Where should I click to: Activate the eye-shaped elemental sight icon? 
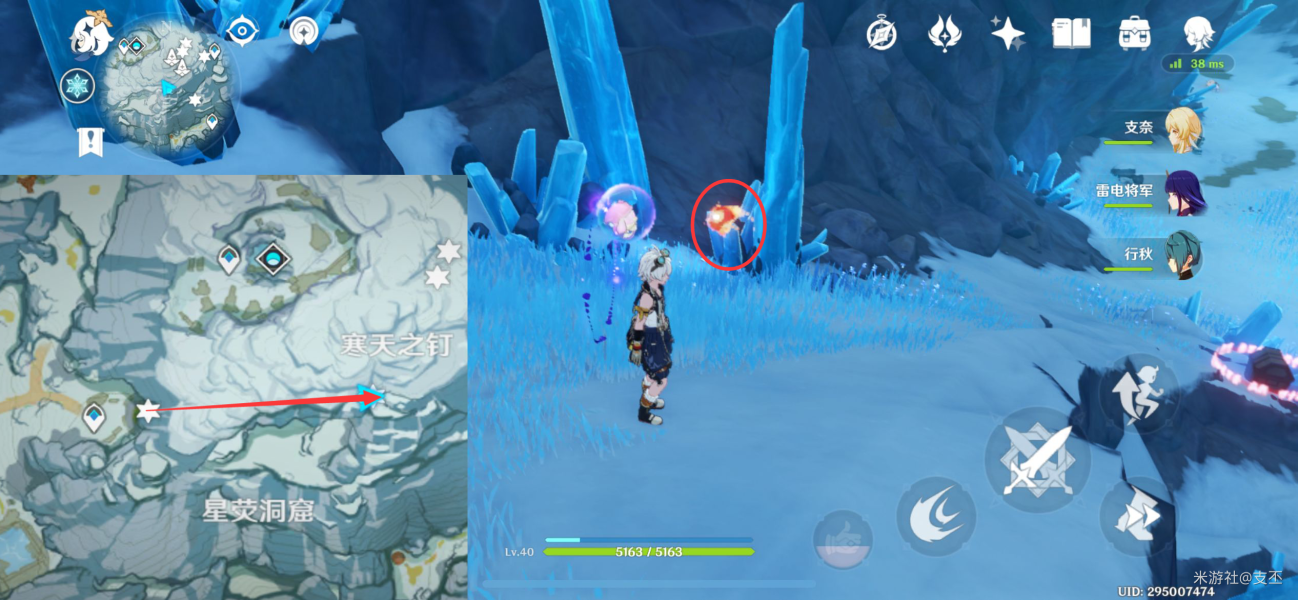(243, 31)
